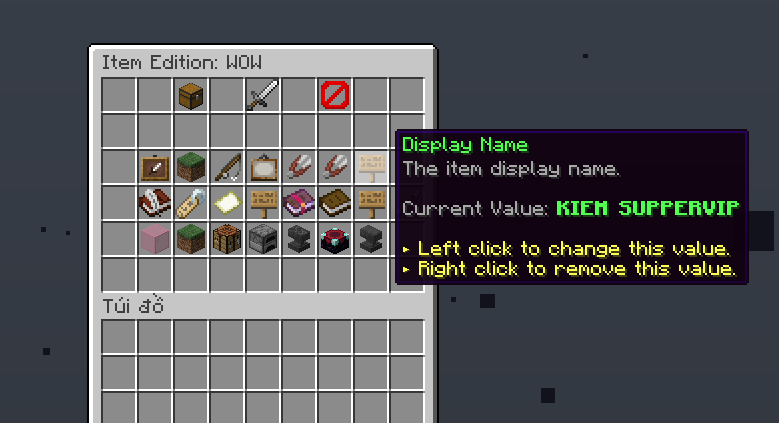
Task: Pick the empty item frame slot
Action: [262, 167]
